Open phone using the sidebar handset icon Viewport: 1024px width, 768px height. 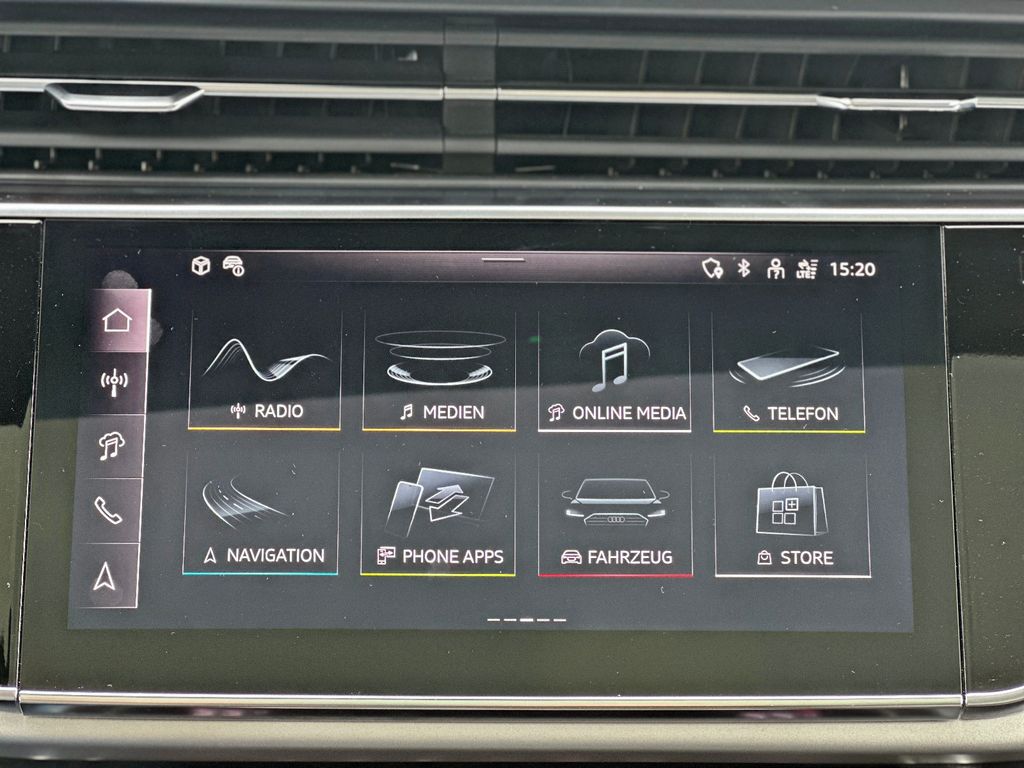tap(108, 510)
